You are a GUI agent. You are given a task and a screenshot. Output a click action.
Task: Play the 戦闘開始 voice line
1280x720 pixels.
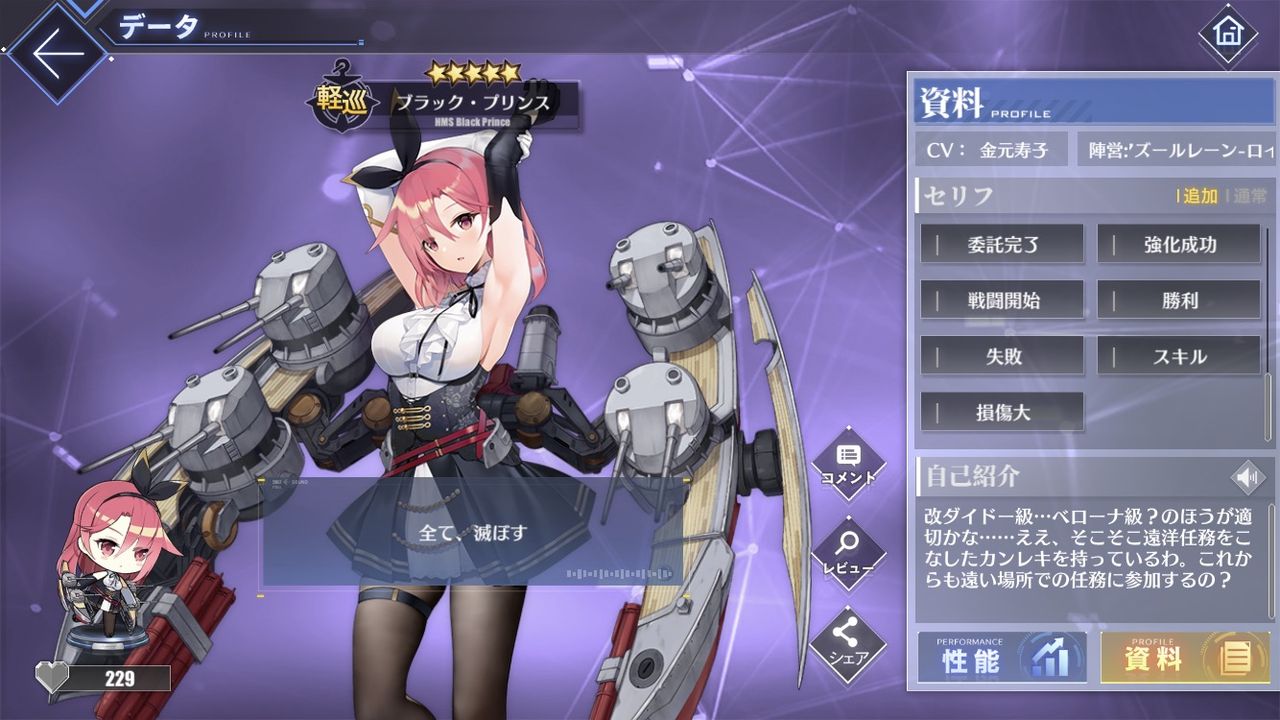(1002, 300)
